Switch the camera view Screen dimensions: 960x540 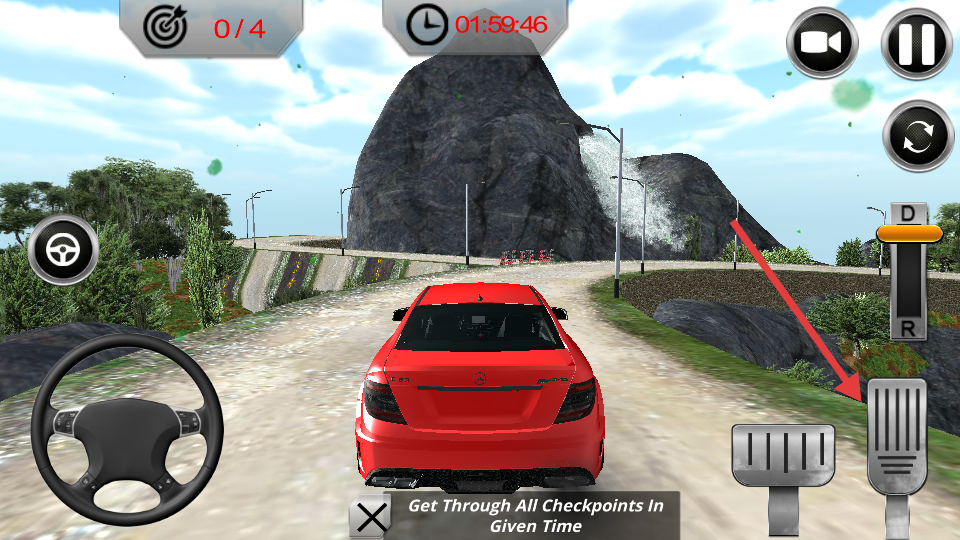click(823, 43)
